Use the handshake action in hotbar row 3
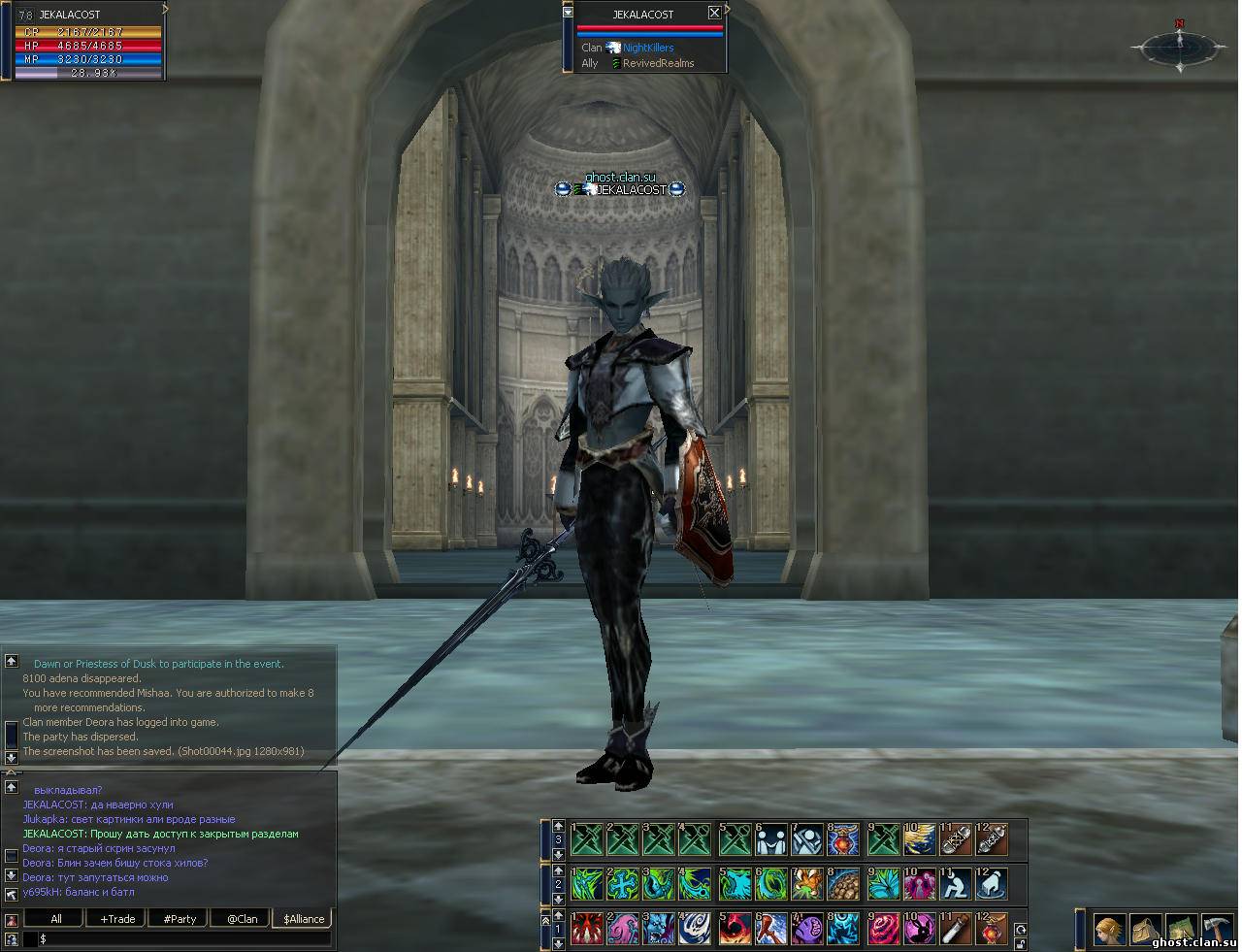1242x952 pixels. click(771, 839)
